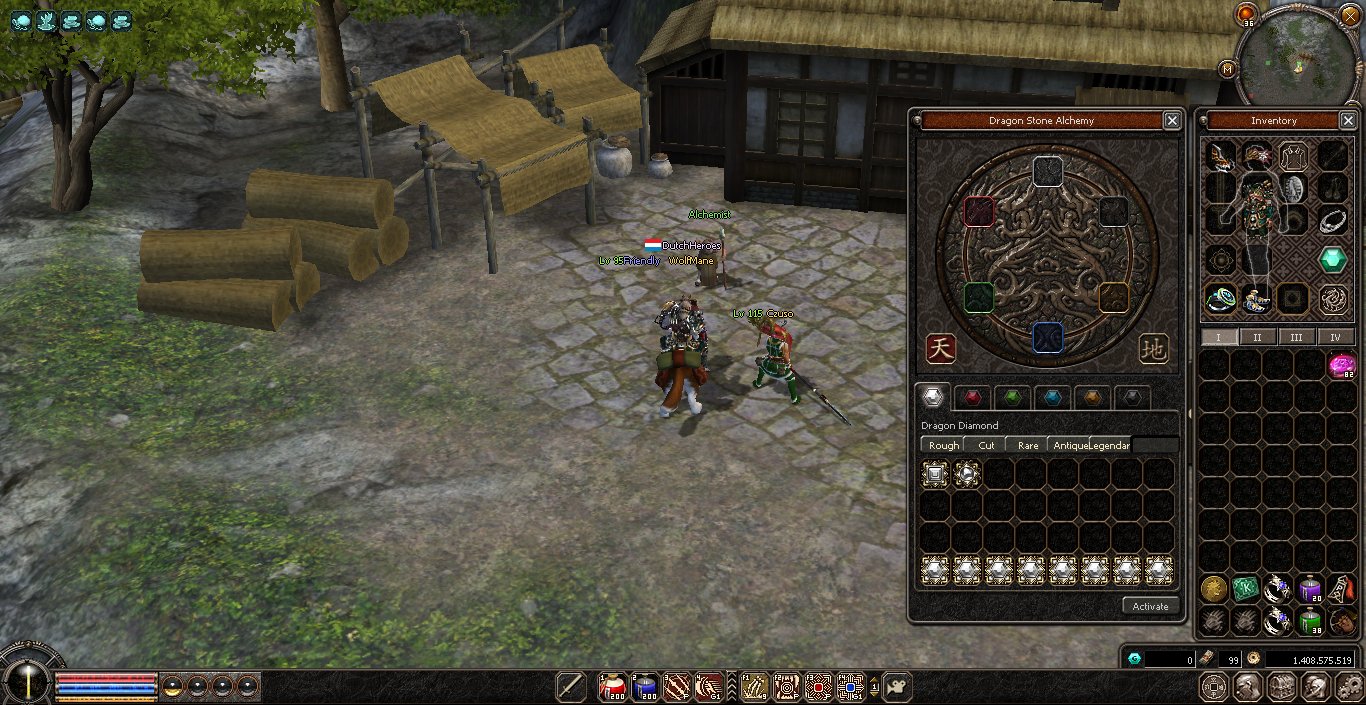Screen dimensions: 1366x705
Task: Switch to the Rough grade tab
Action: (x=943, y=445)
